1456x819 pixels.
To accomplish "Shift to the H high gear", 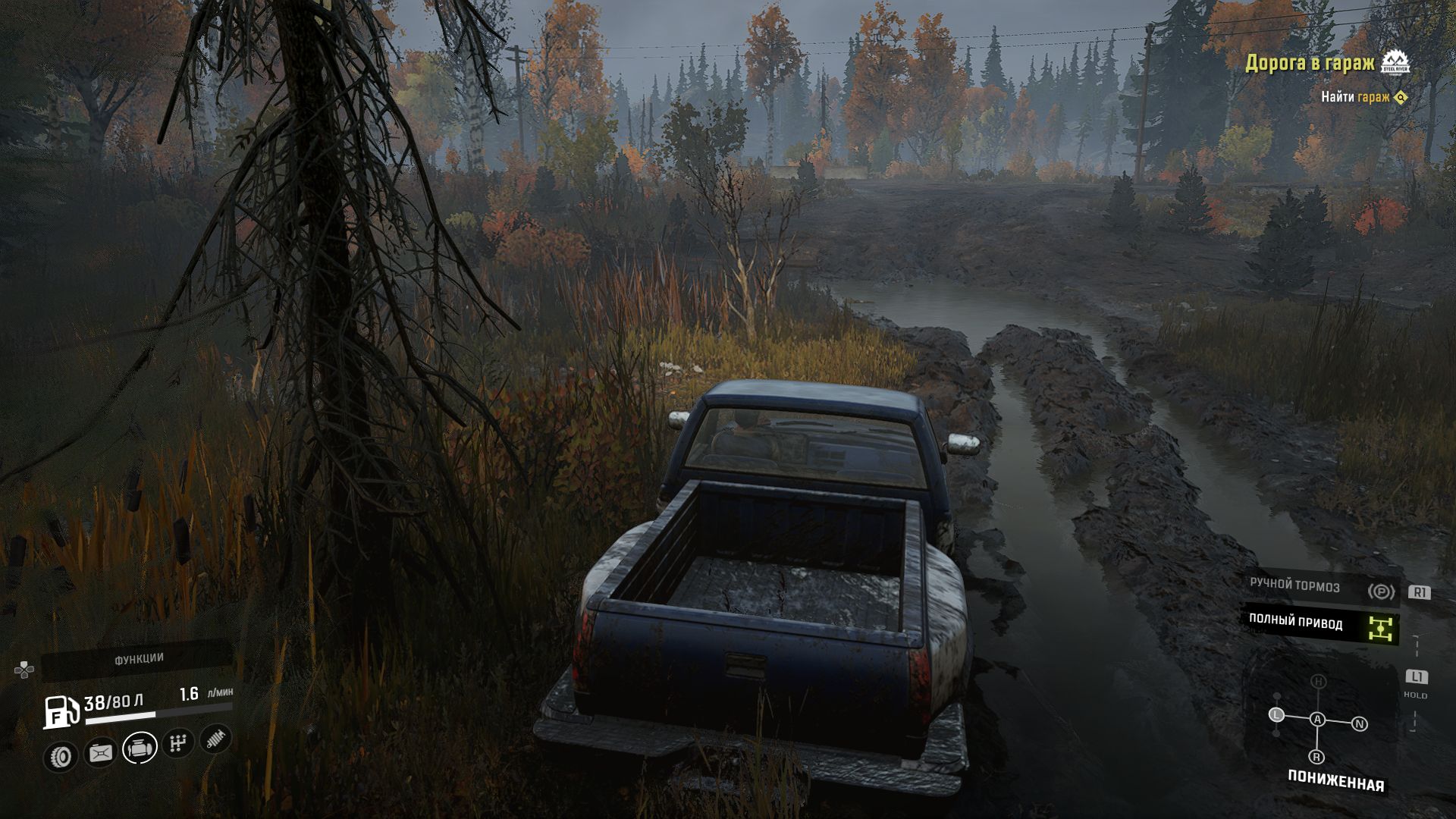I will (x=1319, y=682).
